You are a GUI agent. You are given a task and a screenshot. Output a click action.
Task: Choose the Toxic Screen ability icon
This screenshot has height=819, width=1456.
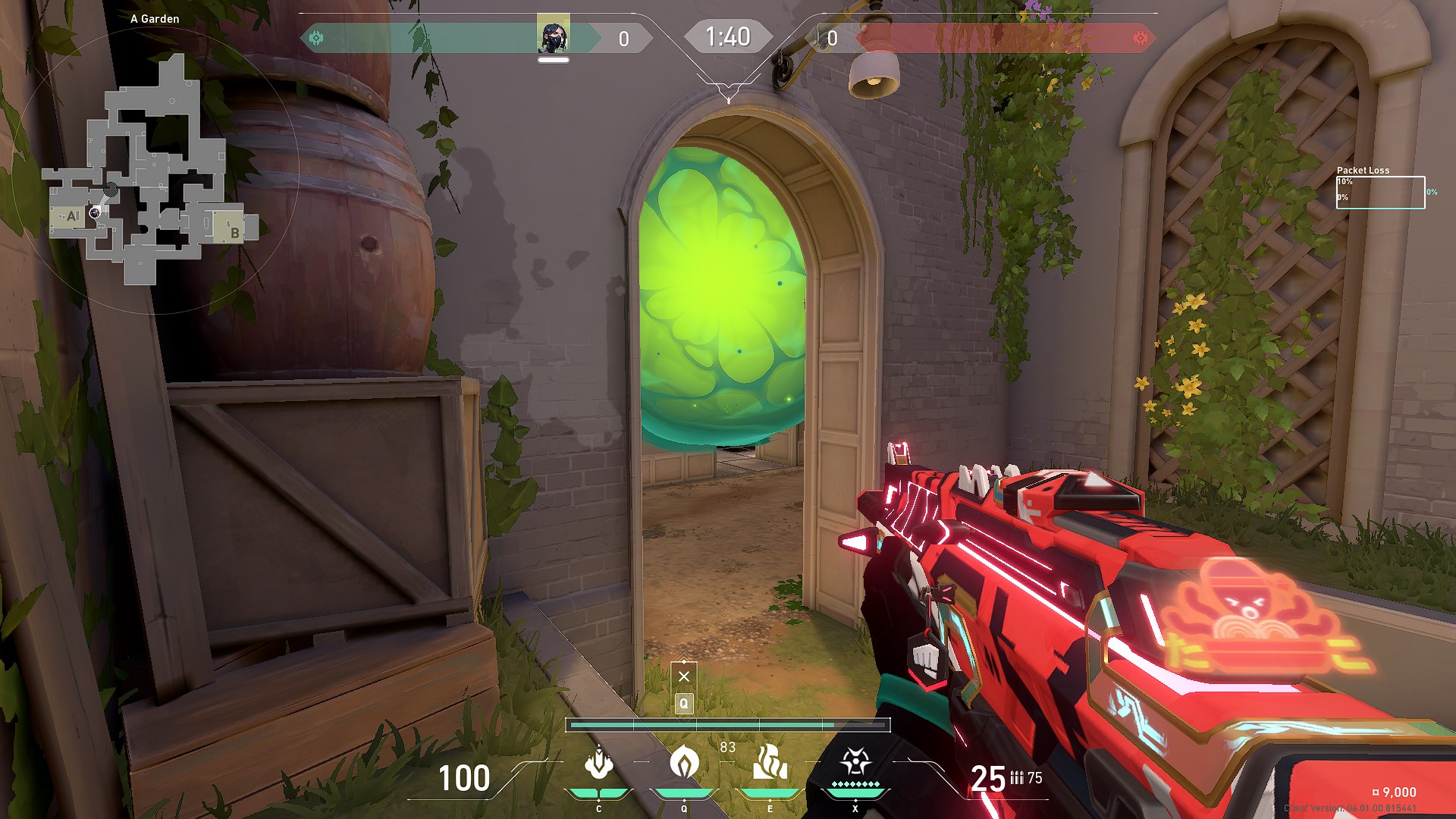point(770,763)
